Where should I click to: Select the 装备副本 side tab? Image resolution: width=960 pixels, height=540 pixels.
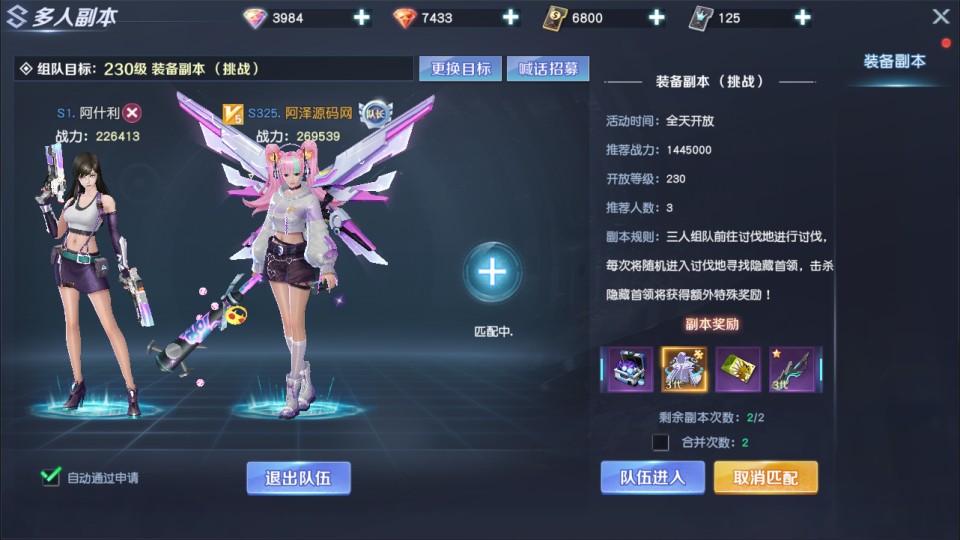click(x=894, y=61)
